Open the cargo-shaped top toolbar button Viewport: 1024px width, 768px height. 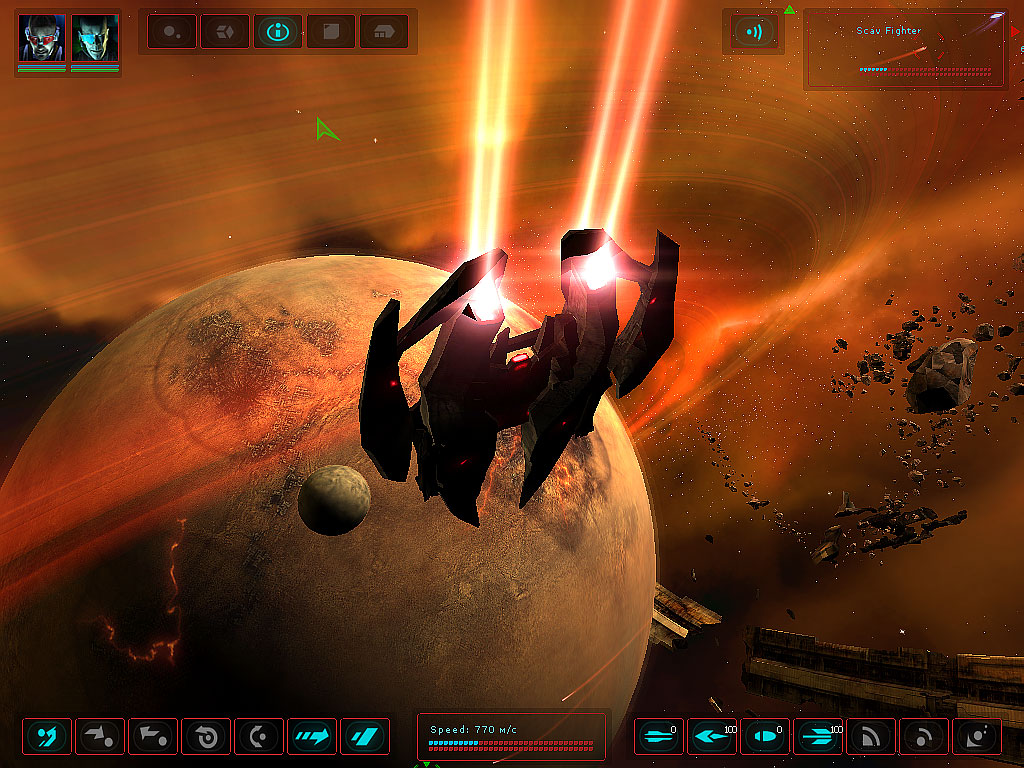point(384,32)
